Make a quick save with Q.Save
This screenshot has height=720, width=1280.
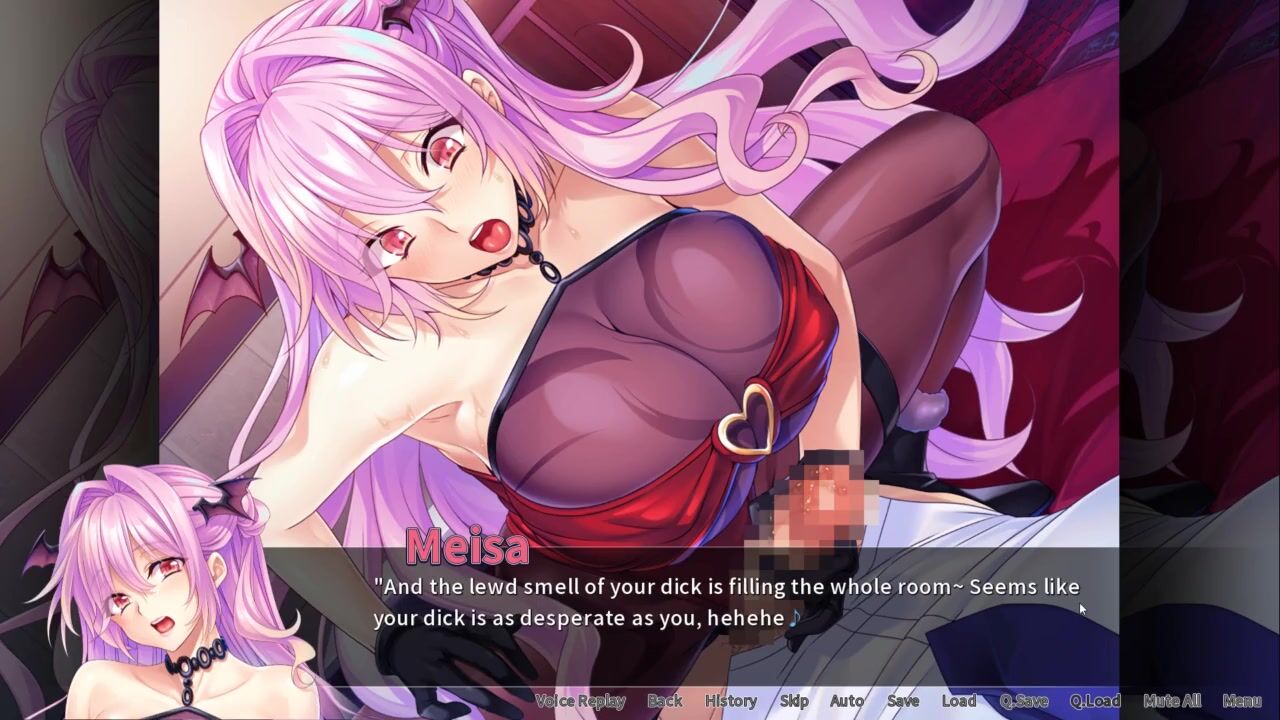click(x=1023, y=701)
